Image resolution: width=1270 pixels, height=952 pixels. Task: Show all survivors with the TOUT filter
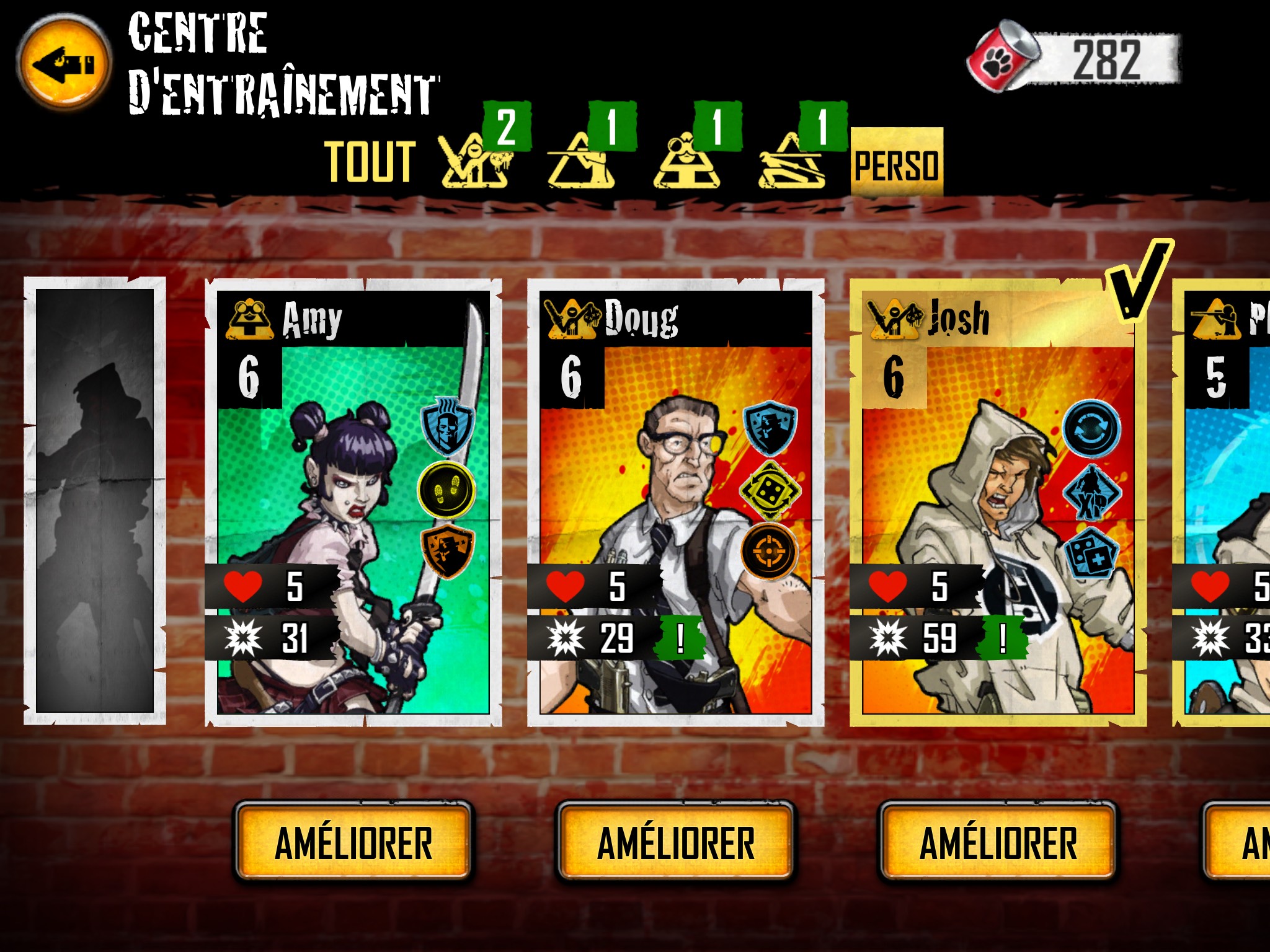(370, 162)
